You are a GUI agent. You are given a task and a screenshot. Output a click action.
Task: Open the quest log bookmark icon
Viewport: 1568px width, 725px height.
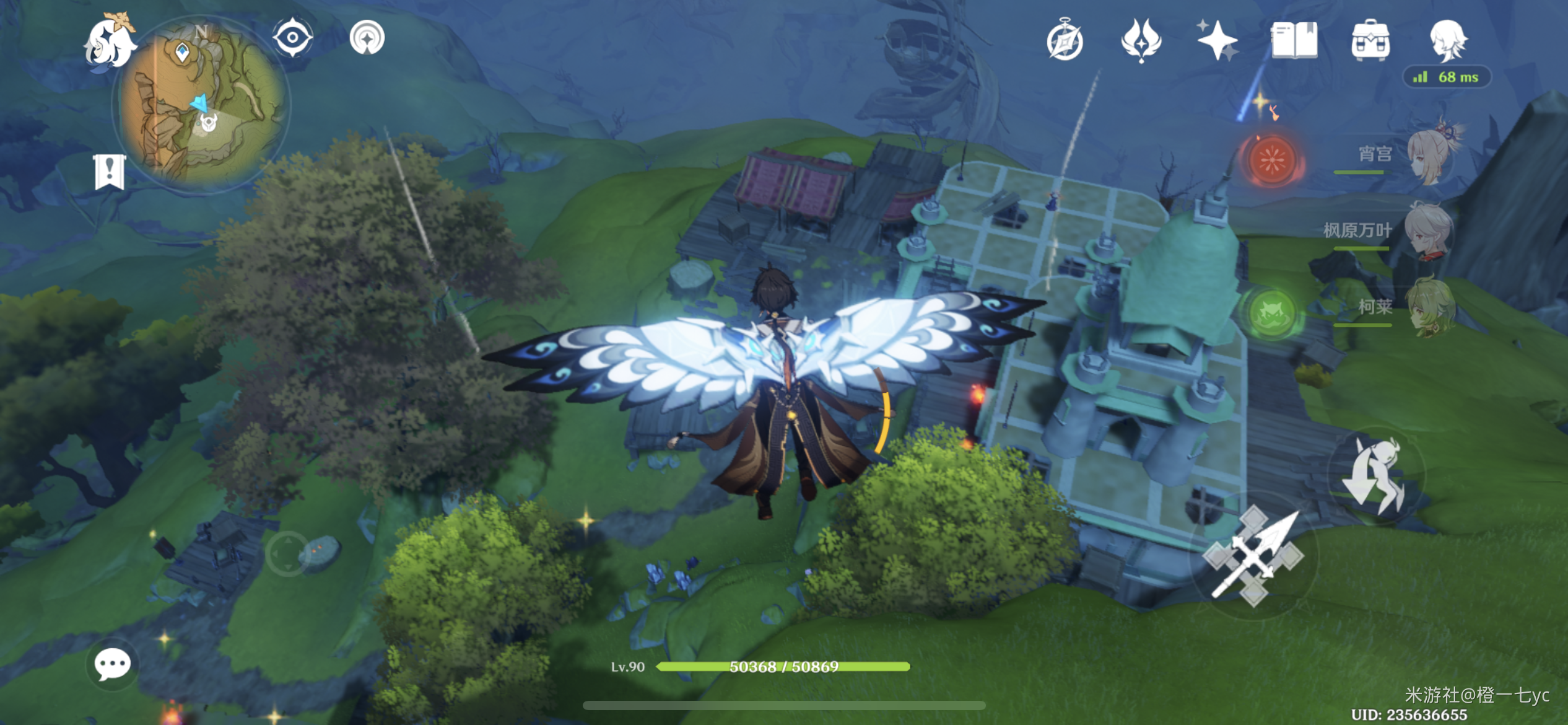coord(110,172)
